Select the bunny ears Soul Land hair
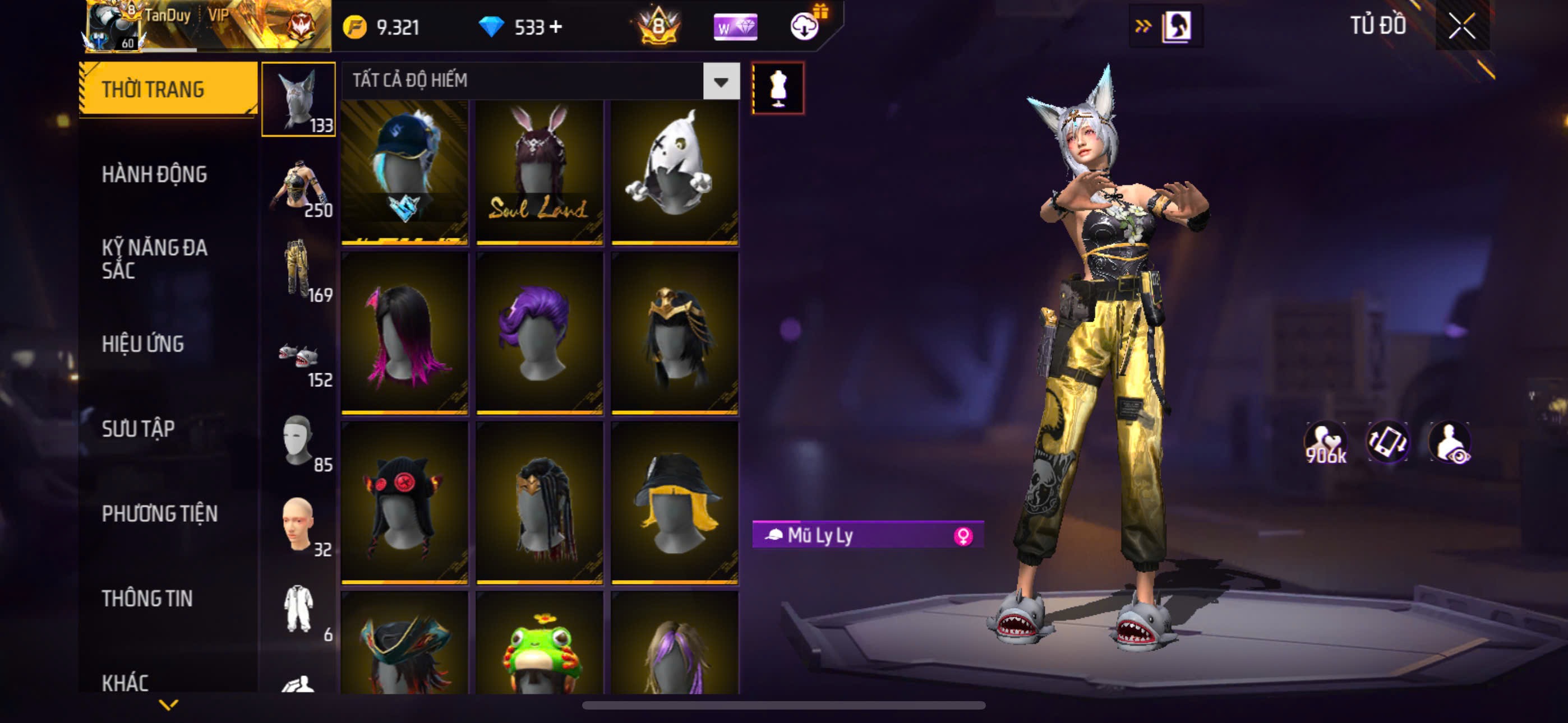 (x=539, y=172)
